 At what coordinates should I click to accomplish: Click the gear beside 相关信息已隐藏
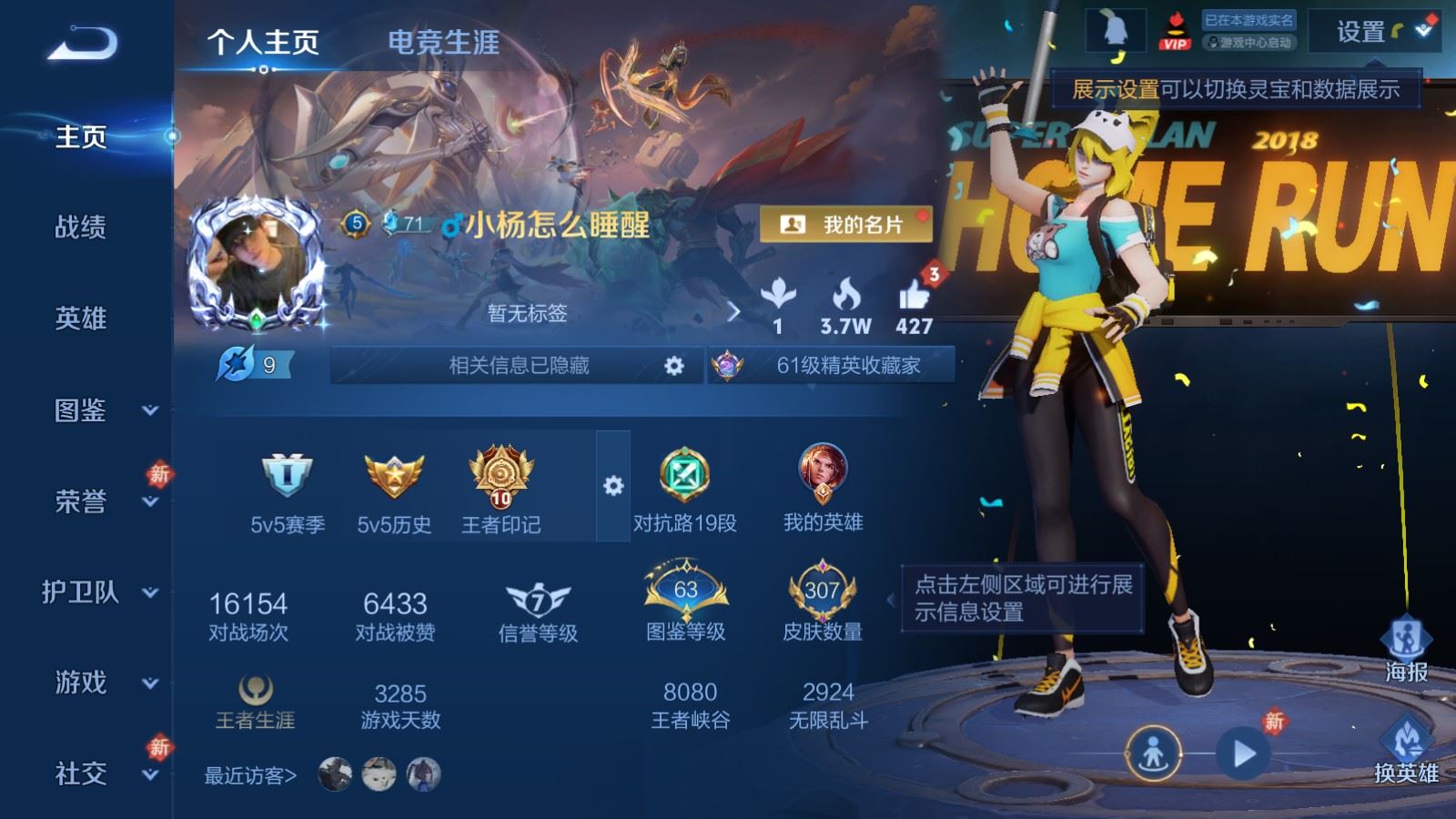tap(673, 365)
